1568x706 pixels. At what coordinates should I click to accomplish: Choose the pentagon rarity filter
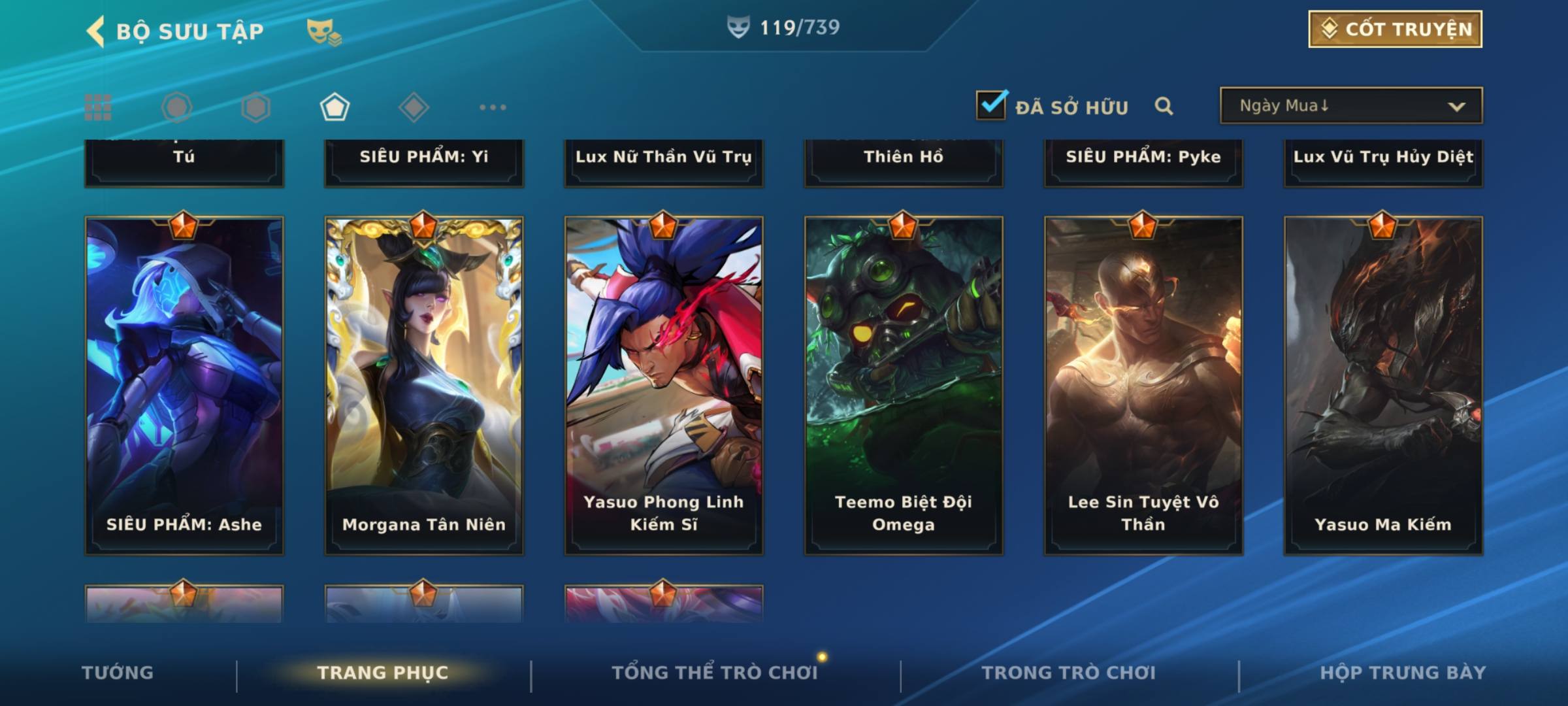click(x=335, y=107)
